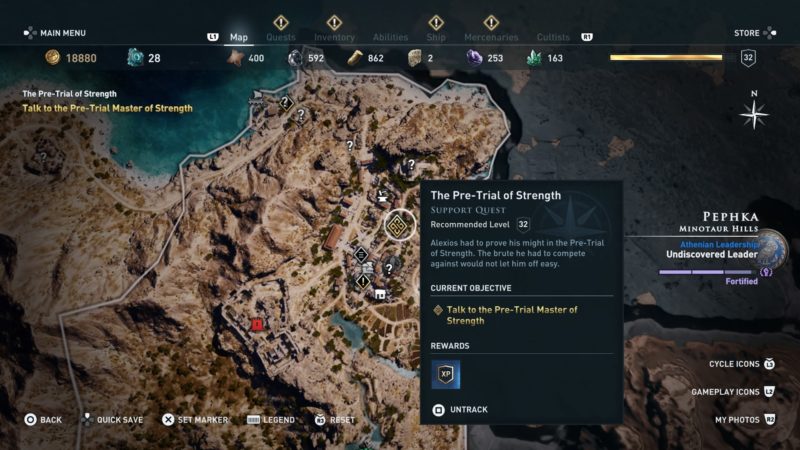Show the Mercenaries tab
The height and width of the screenshot is (450, 800).
pyautogui.click(x=491, y=37)
